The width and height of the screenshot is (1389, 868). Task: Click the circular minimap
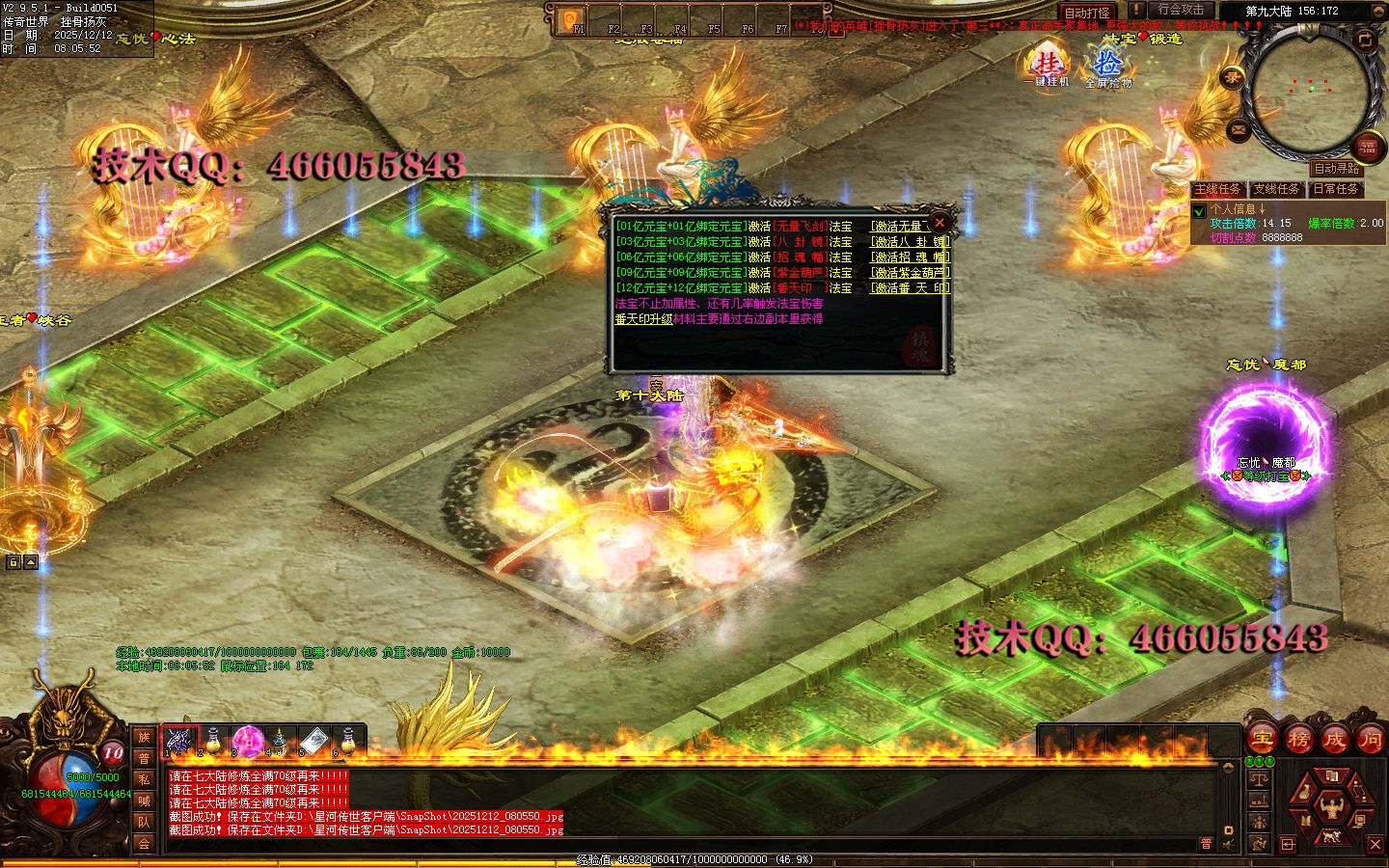[x=1312, y=90]
